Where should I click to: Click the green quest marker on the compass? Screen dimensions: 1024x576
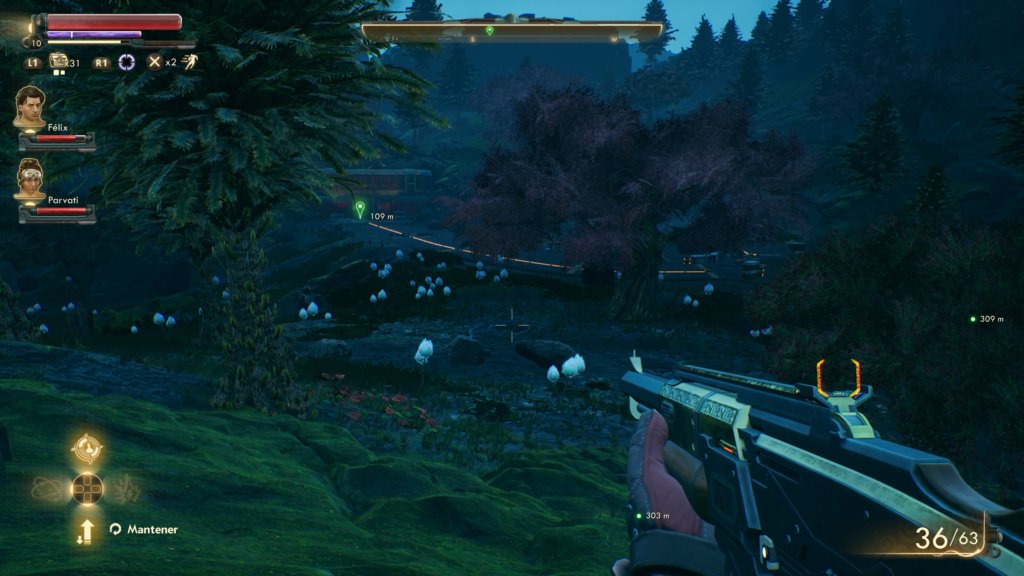coord(489,30)
